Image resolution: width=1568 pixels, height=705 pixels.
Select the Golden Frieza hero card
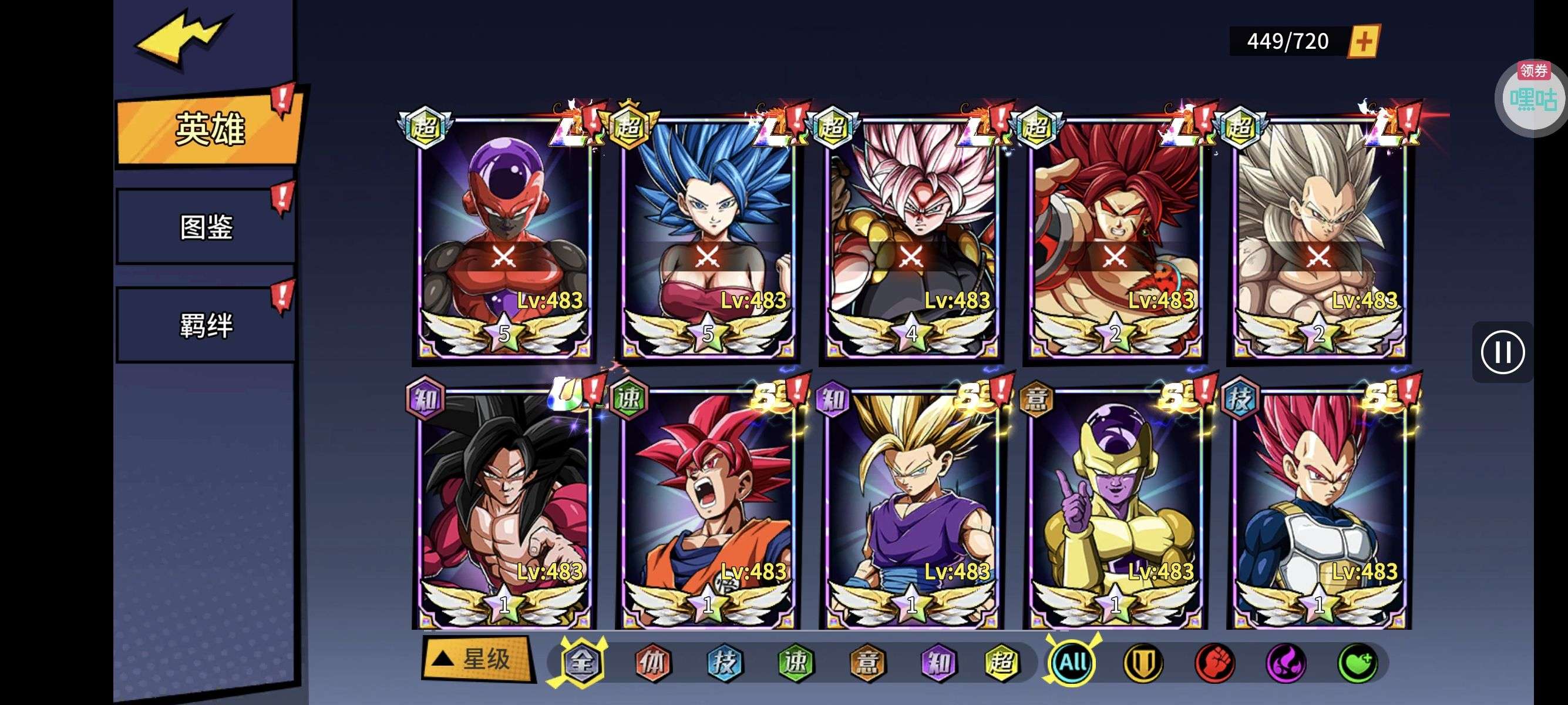[x=1115, y=508]
